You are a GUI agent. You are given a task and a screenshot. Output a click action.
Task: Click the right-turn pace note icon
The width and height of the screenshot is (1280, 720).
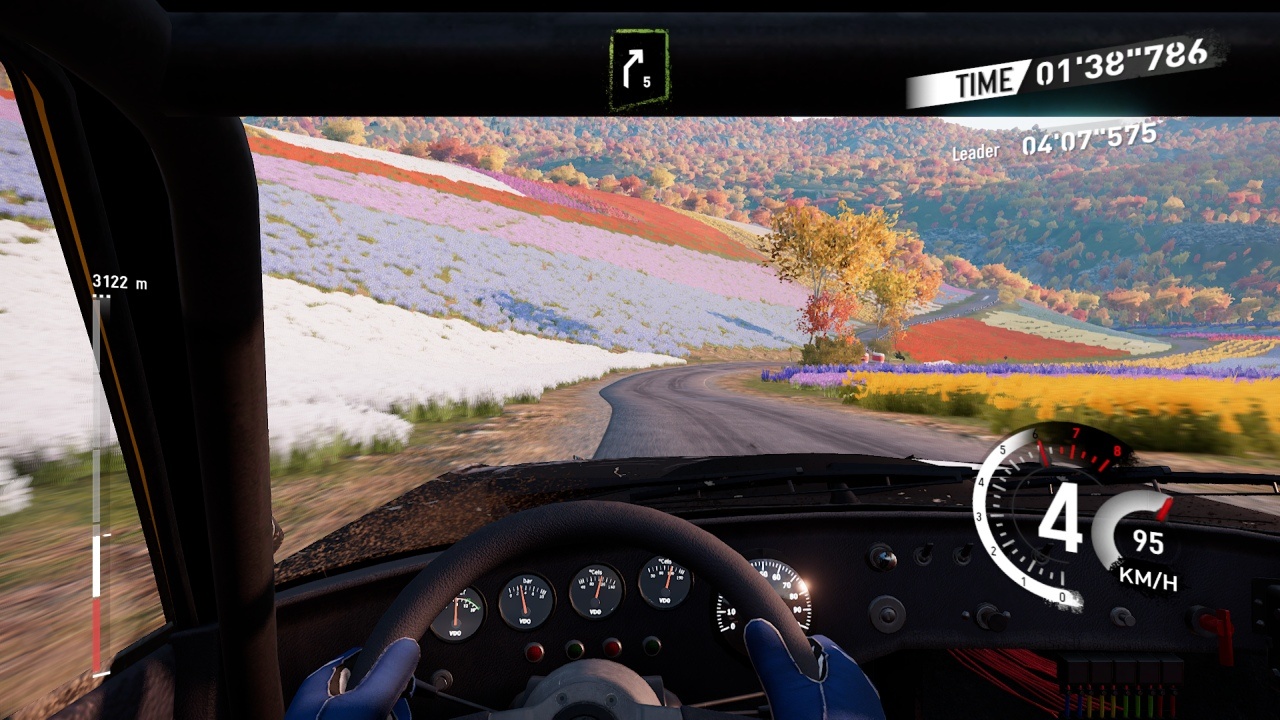[638, 69]
